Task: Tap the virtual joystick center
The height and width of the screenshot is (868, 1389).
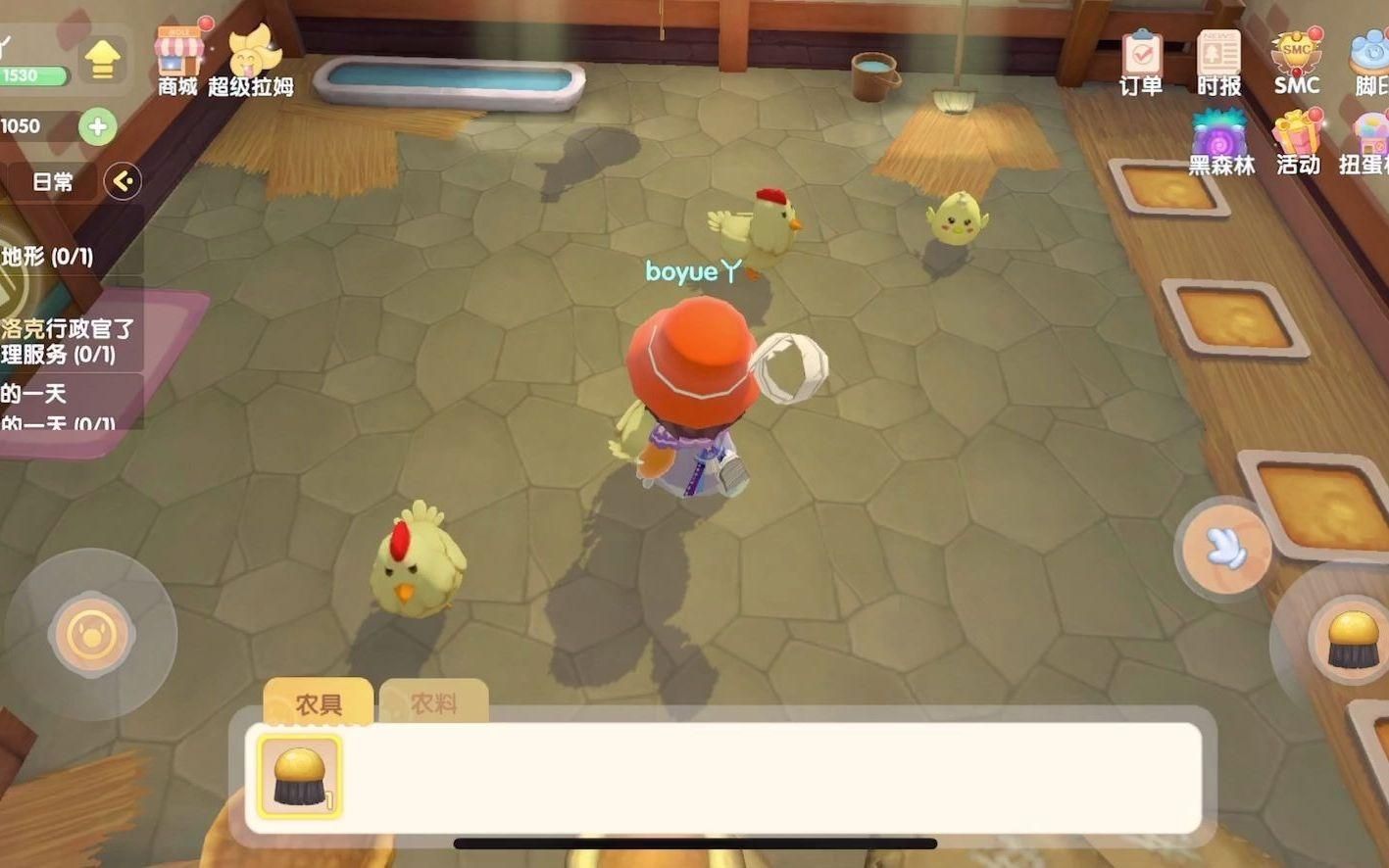Action: (x=91, y=635)
